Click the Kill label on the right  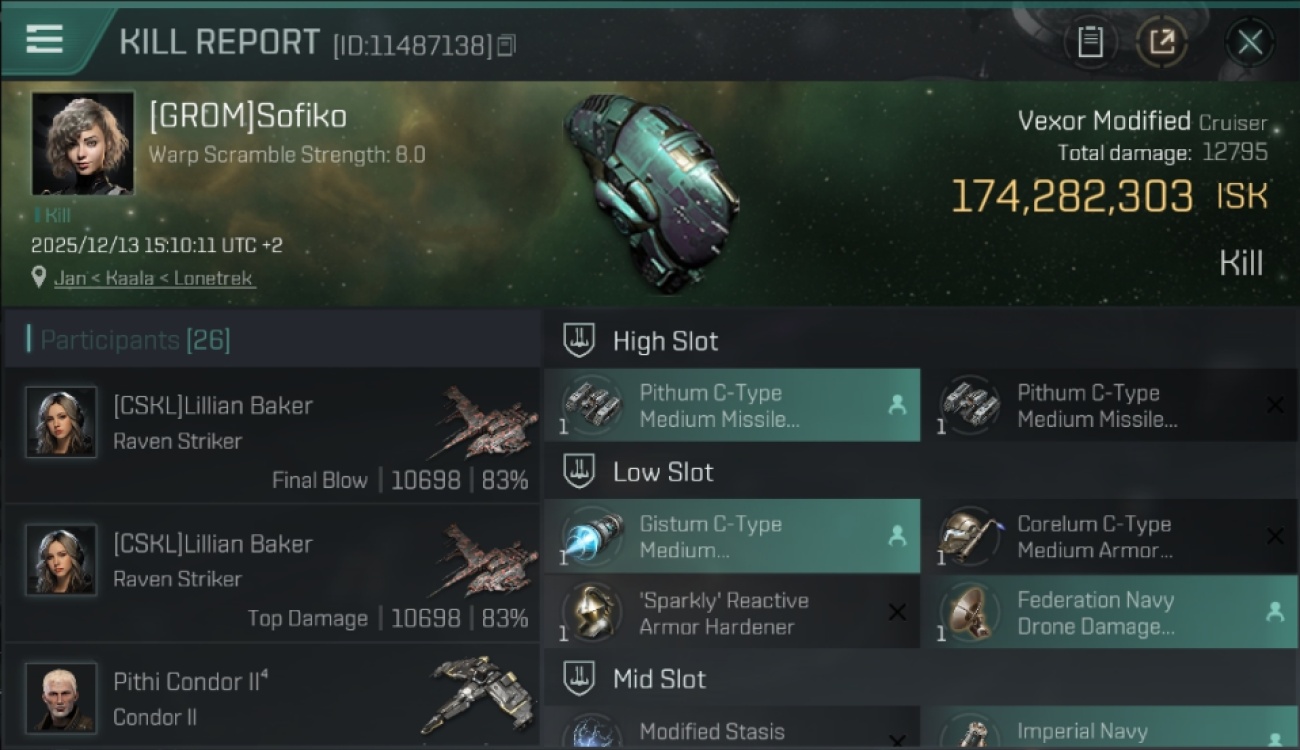(1243, 262)
